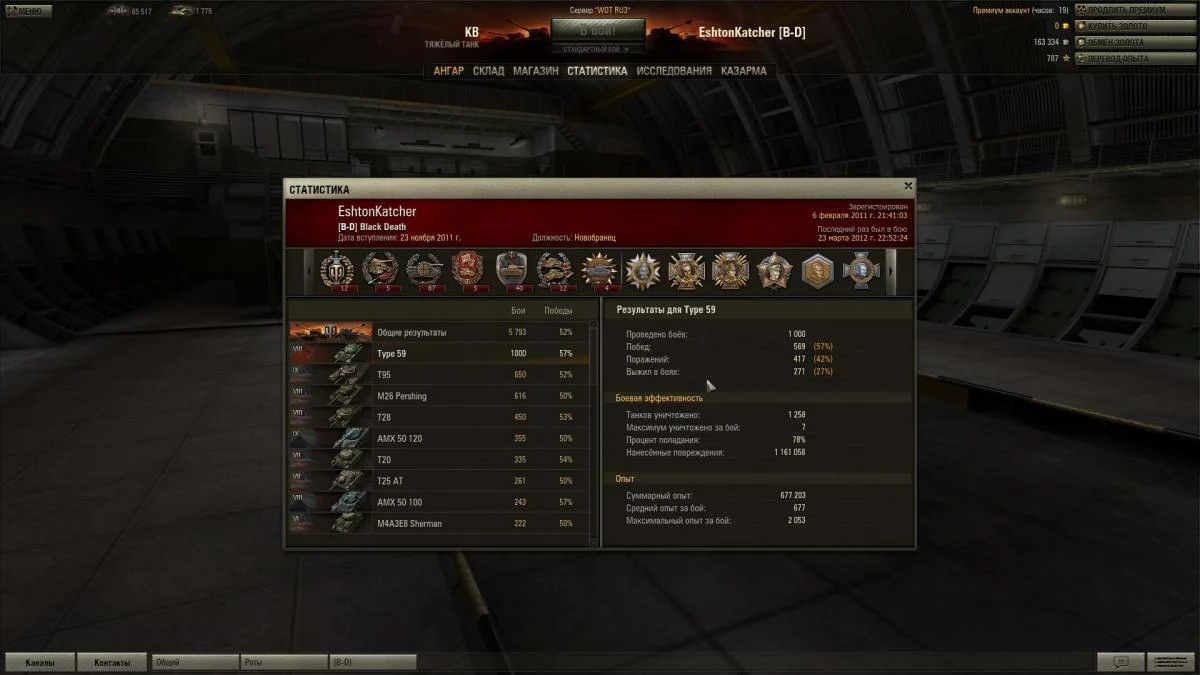Open the main menu button

(28, 11)
